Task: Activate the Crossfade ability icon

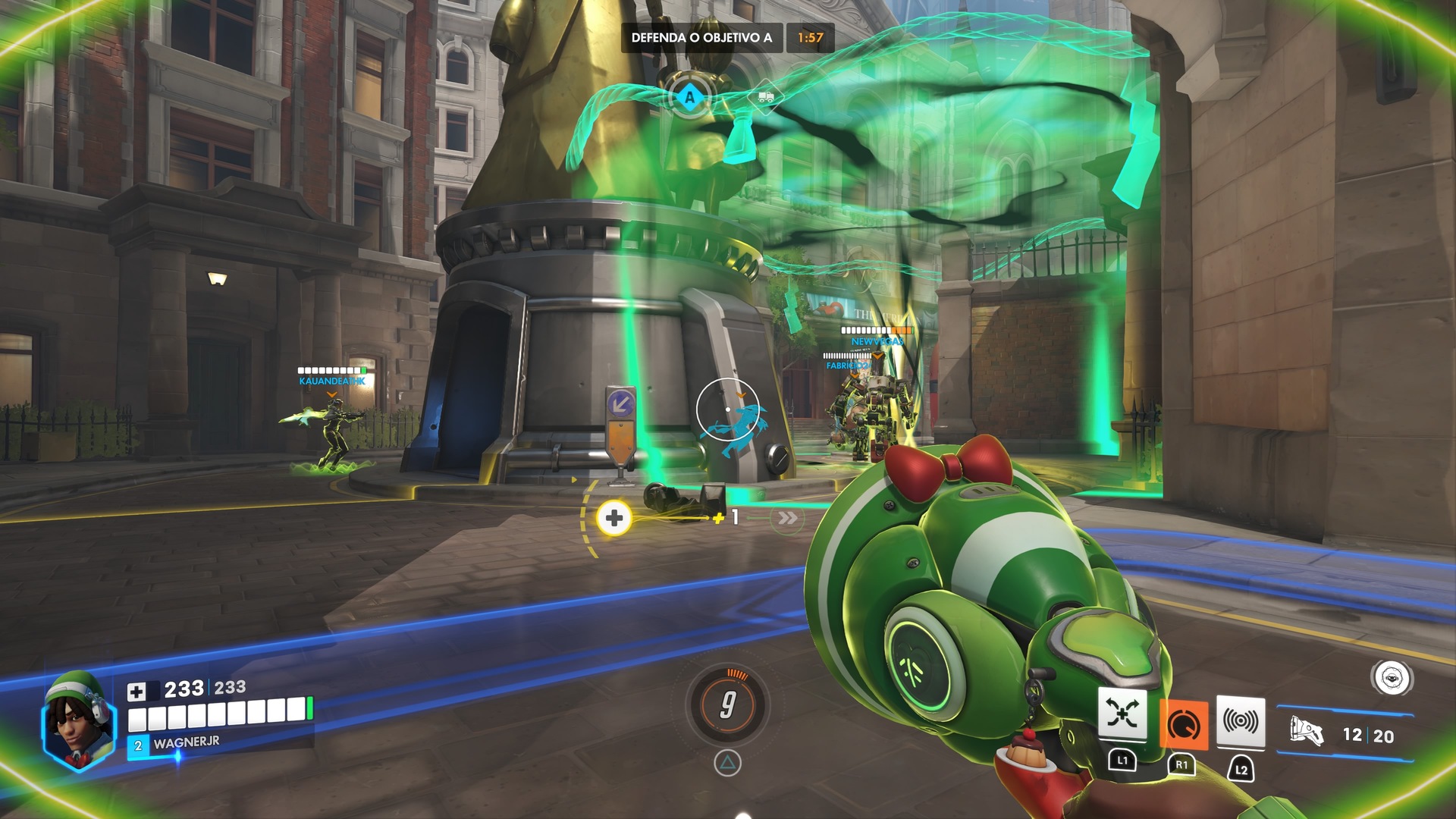Action: click(1122, 714)
